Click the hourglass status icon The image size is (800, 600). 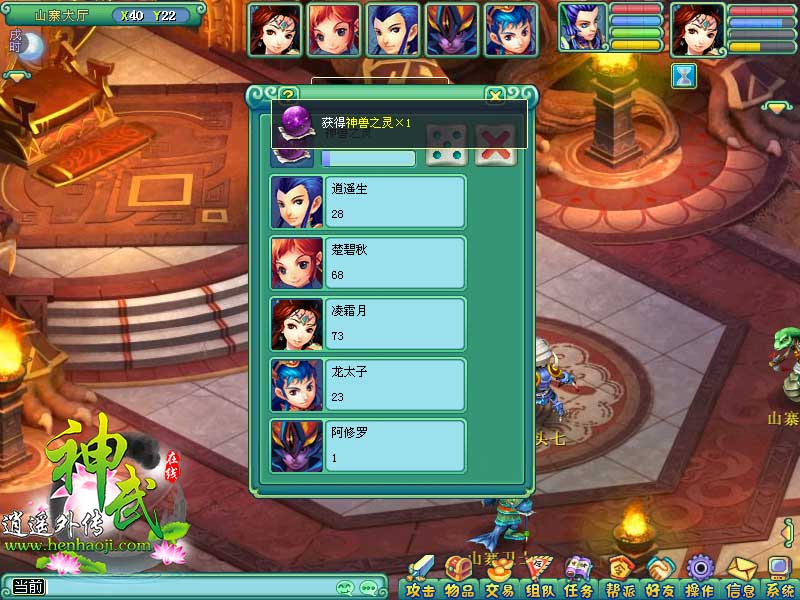[684, 76]
